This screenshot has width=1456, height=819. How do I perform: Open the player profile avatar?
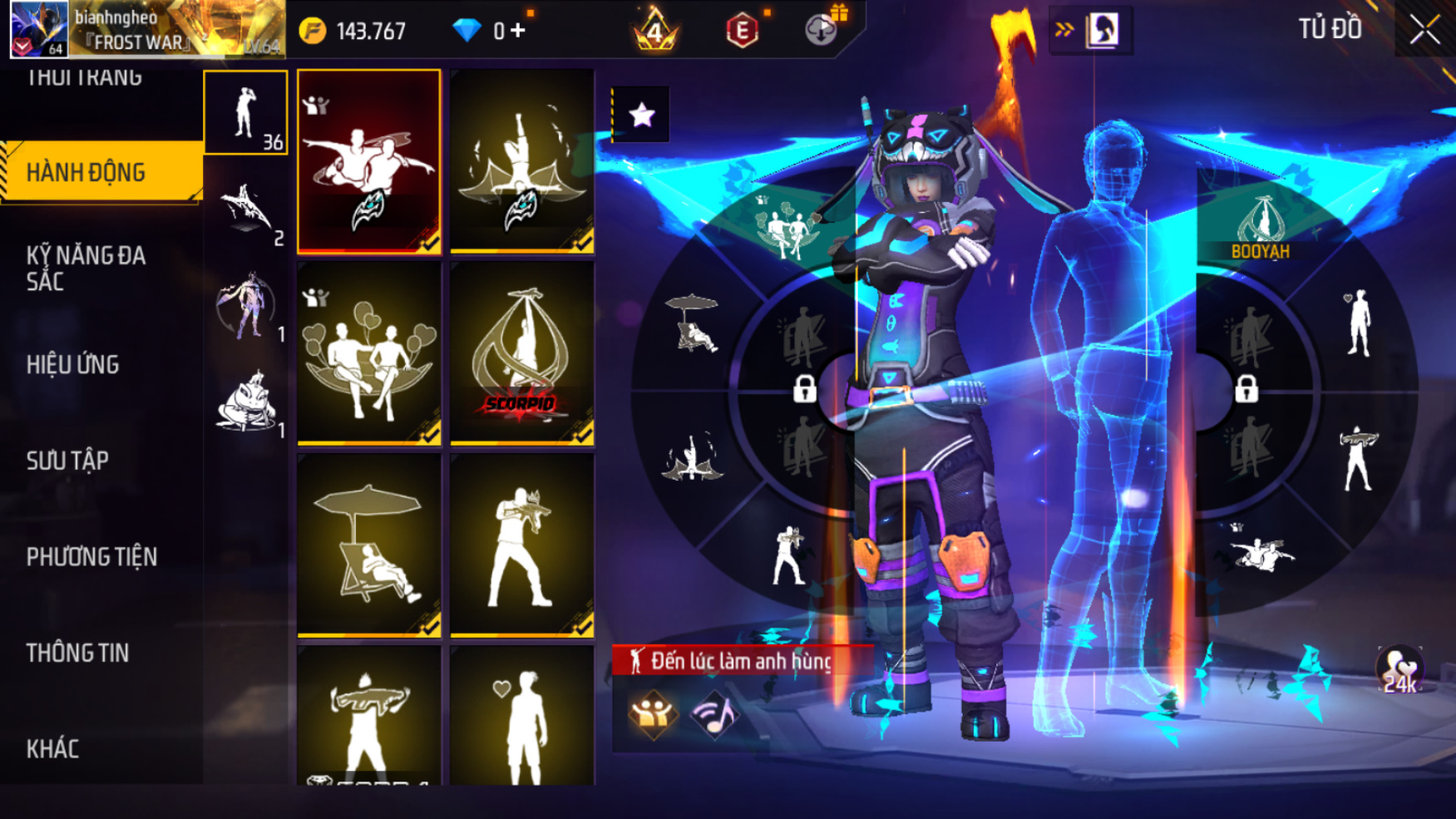38,29
